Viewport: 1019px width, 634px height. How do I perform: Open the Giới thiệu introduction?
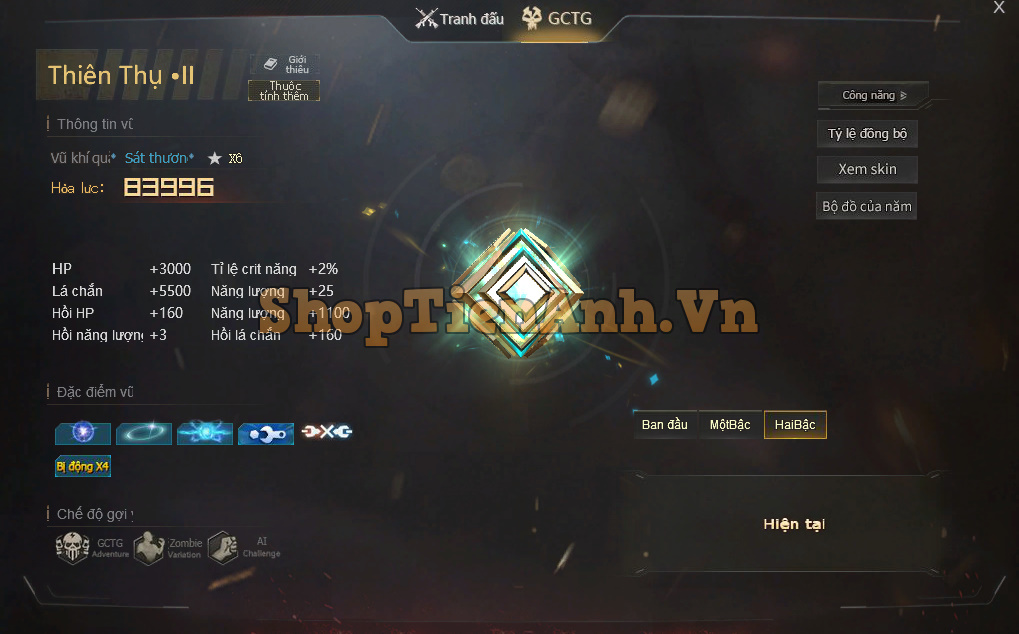point(285,64)
